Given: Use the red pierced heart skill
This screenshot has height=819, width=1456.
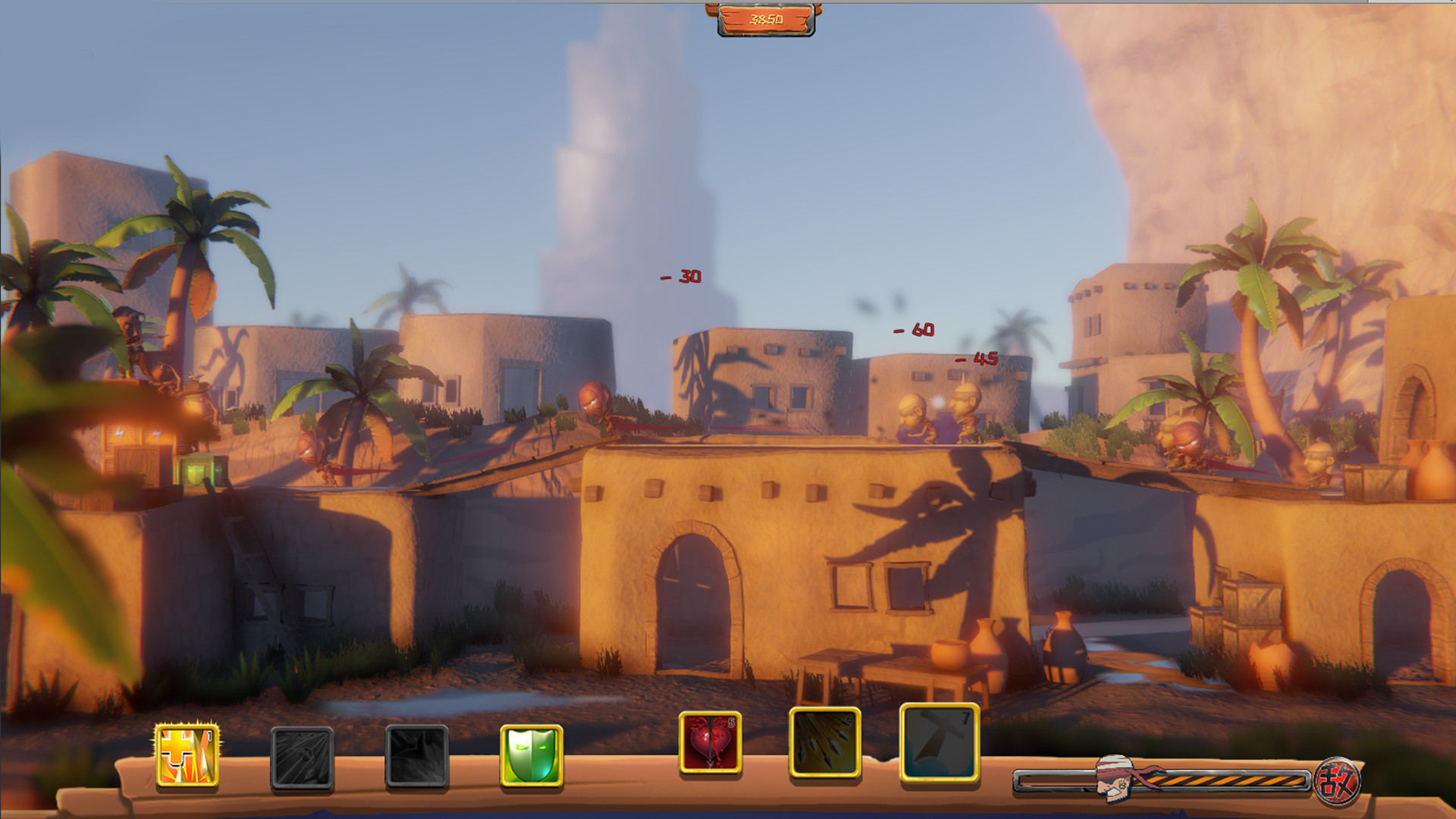Looking at the screenshot, I should (x=710, y=742).
